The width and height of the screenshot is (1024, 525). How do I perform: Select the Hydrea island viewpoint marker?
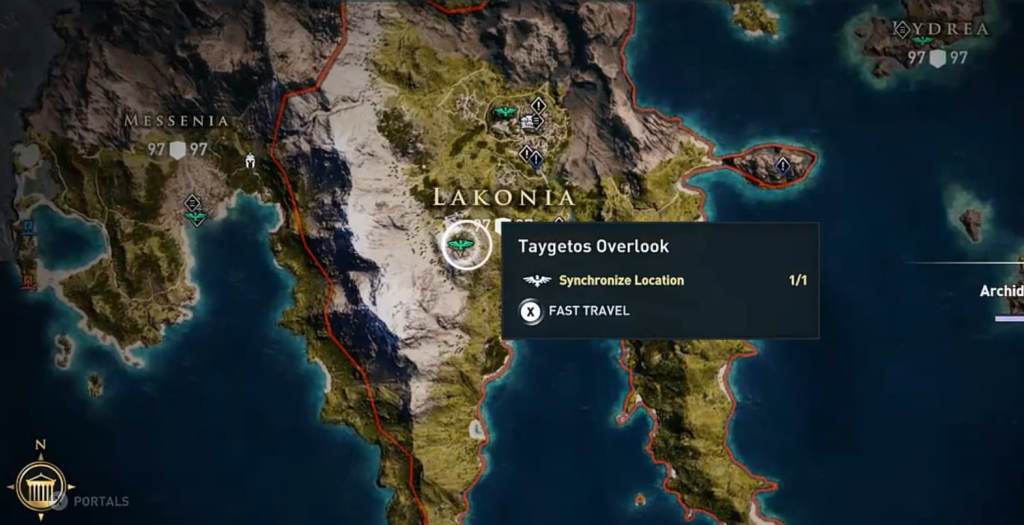tap(922, 41)
